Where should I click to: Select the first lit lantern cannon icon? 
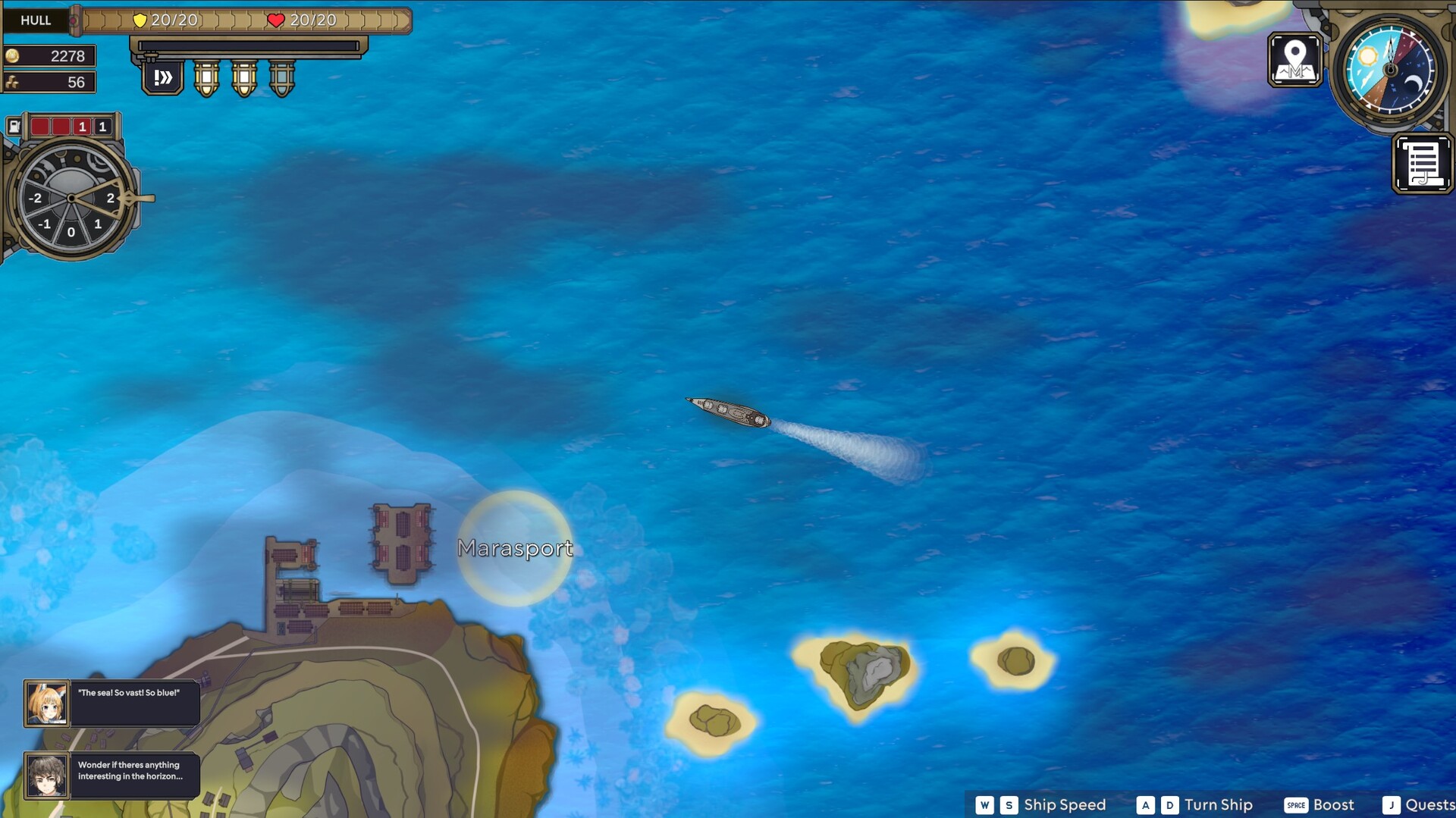tap(206, 80)
